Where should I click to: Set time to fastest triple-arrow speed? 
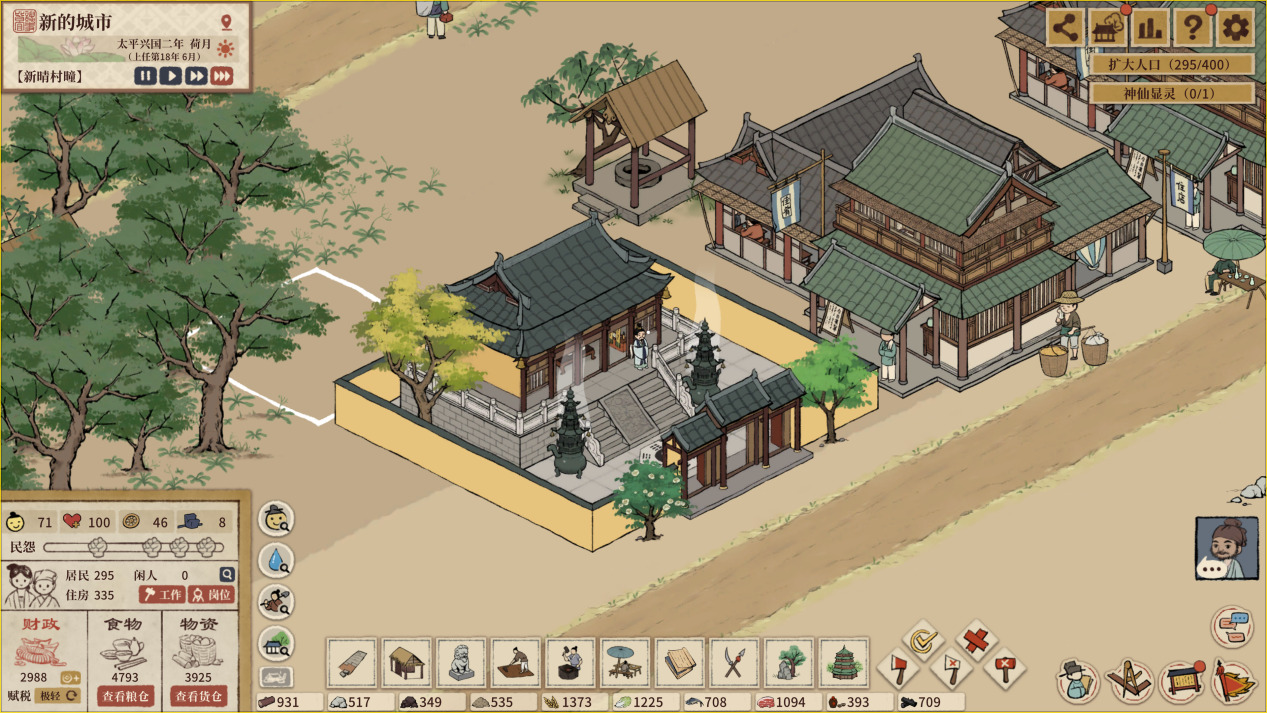coord(222,76)
